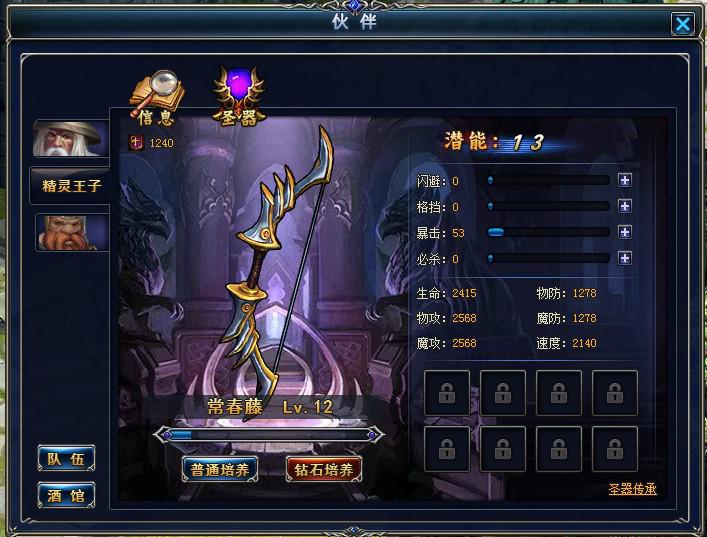This screenshot has height=537, width=707.
Task: Open the 信息 info tab
Action: [x=154, y=101]
